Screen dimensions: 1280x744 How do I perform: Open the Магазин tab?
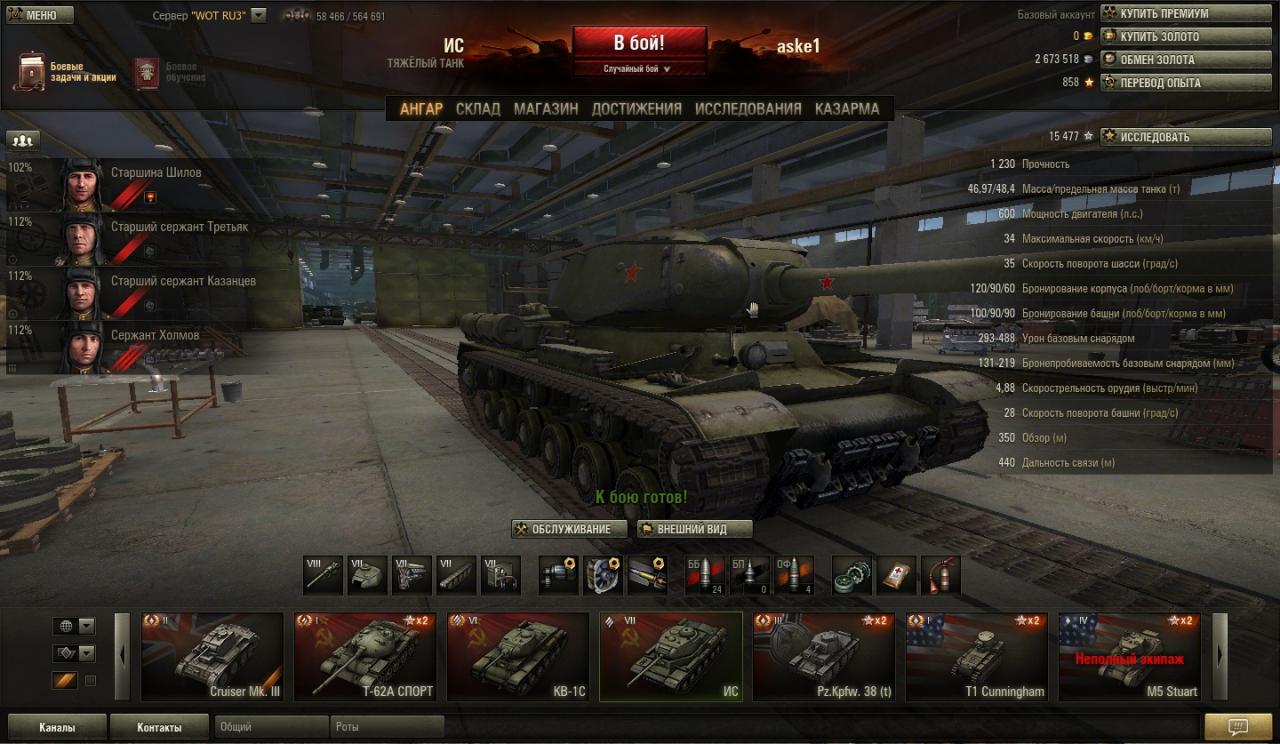click(546, 109)
